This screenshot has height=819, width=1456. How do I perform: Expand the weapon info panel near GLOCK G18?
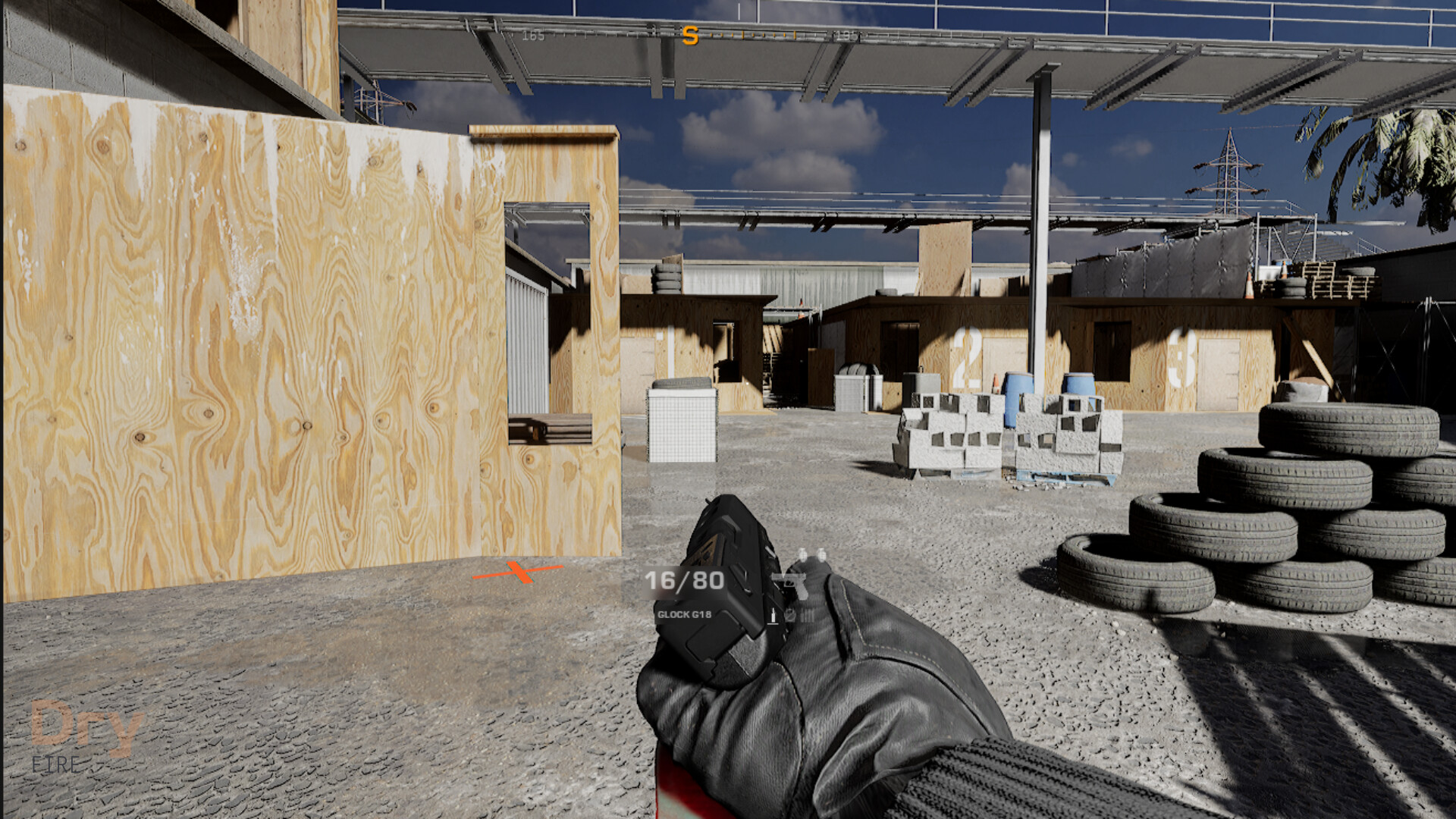point(683,614)
